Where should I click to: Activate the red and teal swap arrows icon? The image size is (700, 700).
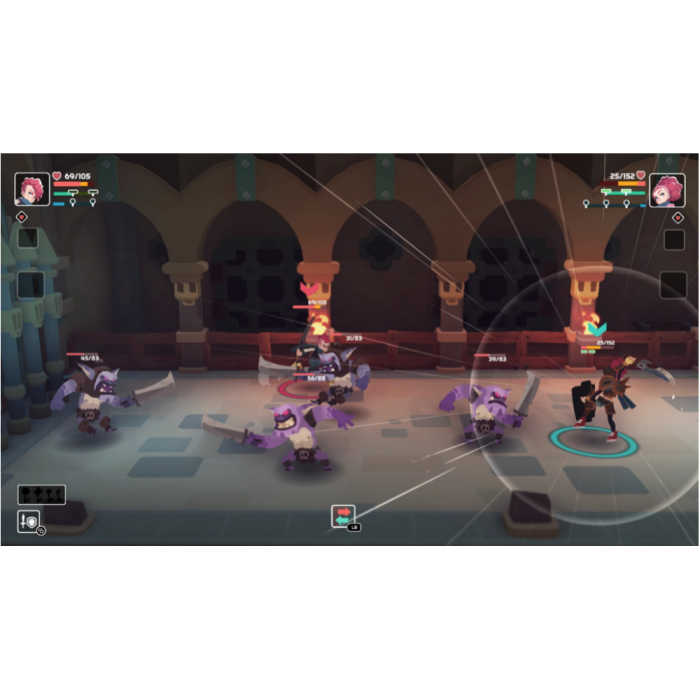coord(343,516)
